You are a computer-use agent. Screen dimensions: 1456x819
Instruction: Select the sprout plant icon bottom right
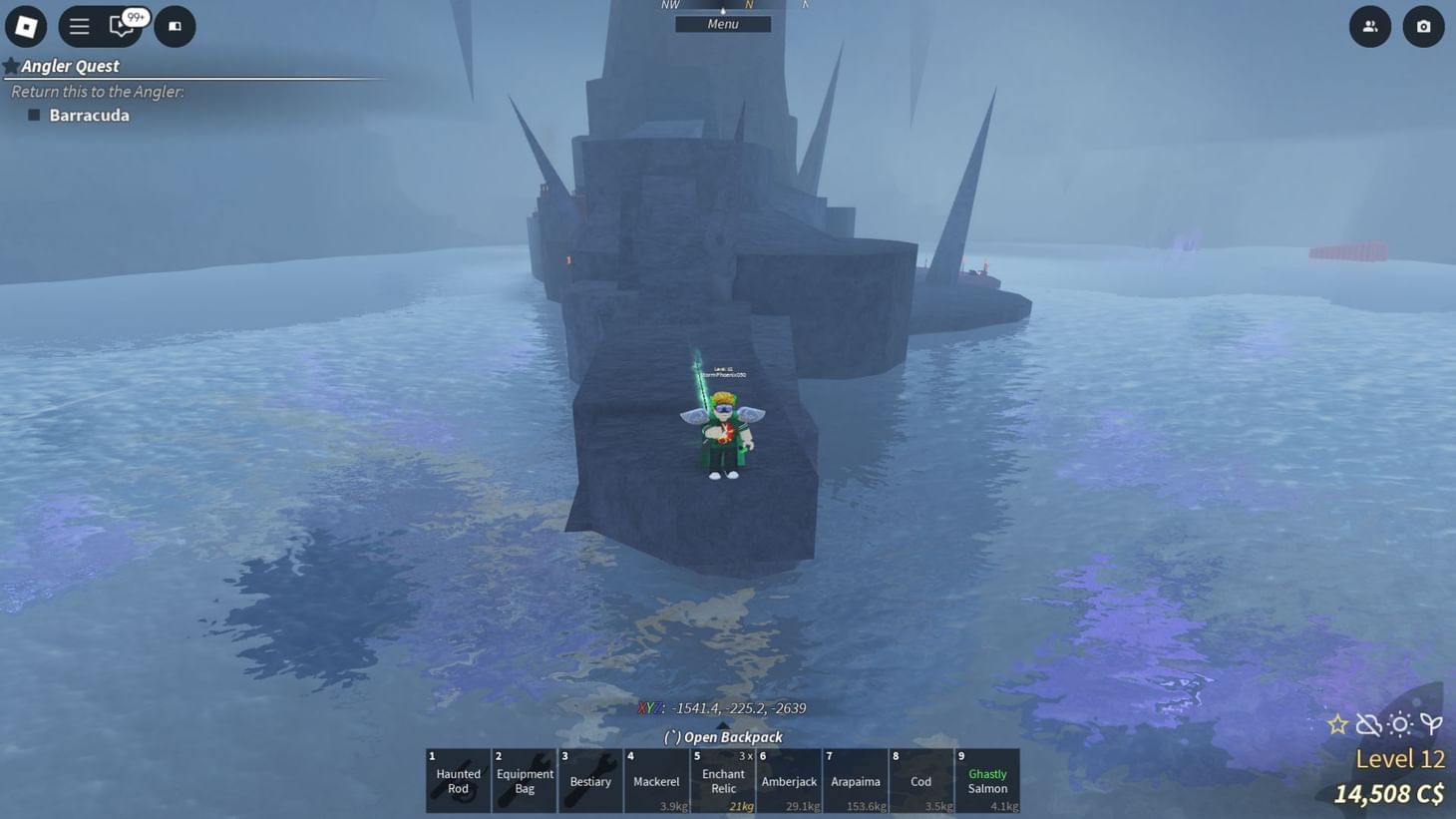point(1432,724)
